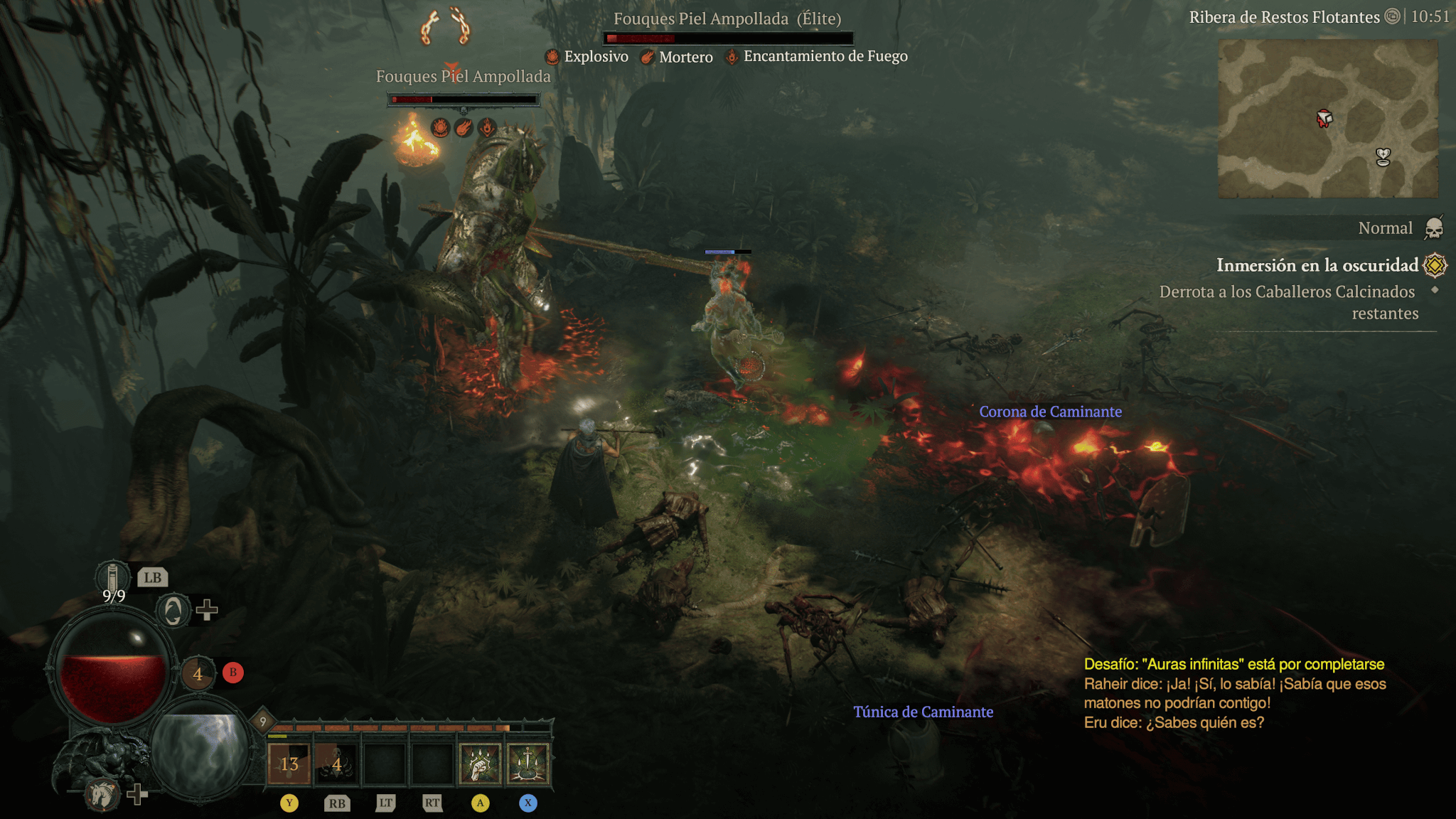Open the Inmersión en la oscuridad quest tracker
This screenshot has height=819, width=1456.
click(1317, 265)
